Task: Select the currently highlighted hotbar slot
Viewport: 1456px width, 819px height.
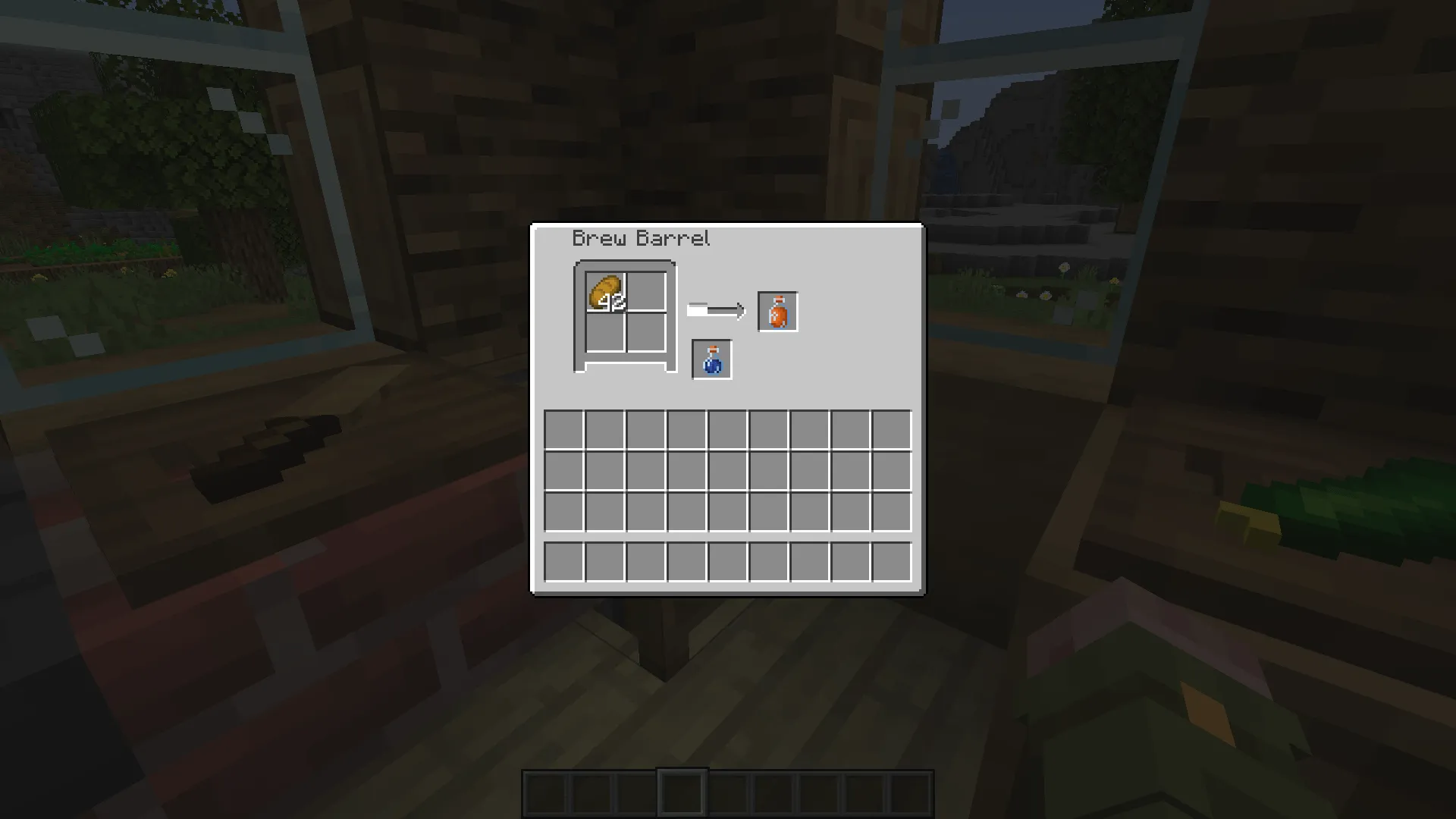Action: click(682, 791)
